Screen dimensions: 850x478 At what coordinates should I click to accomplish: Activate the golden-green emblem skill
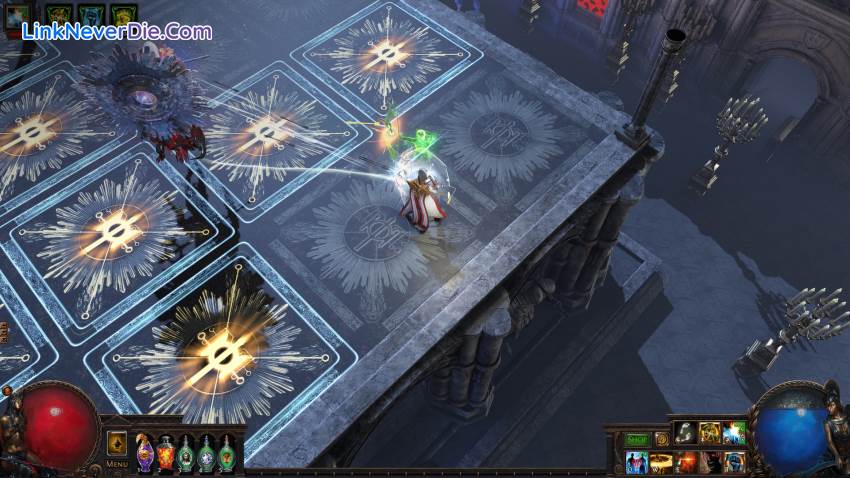[x=710, y=433]
